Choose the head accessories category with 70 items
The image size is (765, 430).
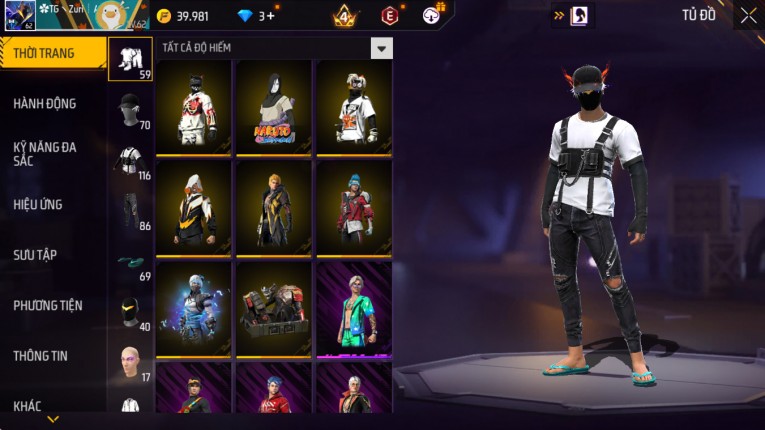(130, 110)
